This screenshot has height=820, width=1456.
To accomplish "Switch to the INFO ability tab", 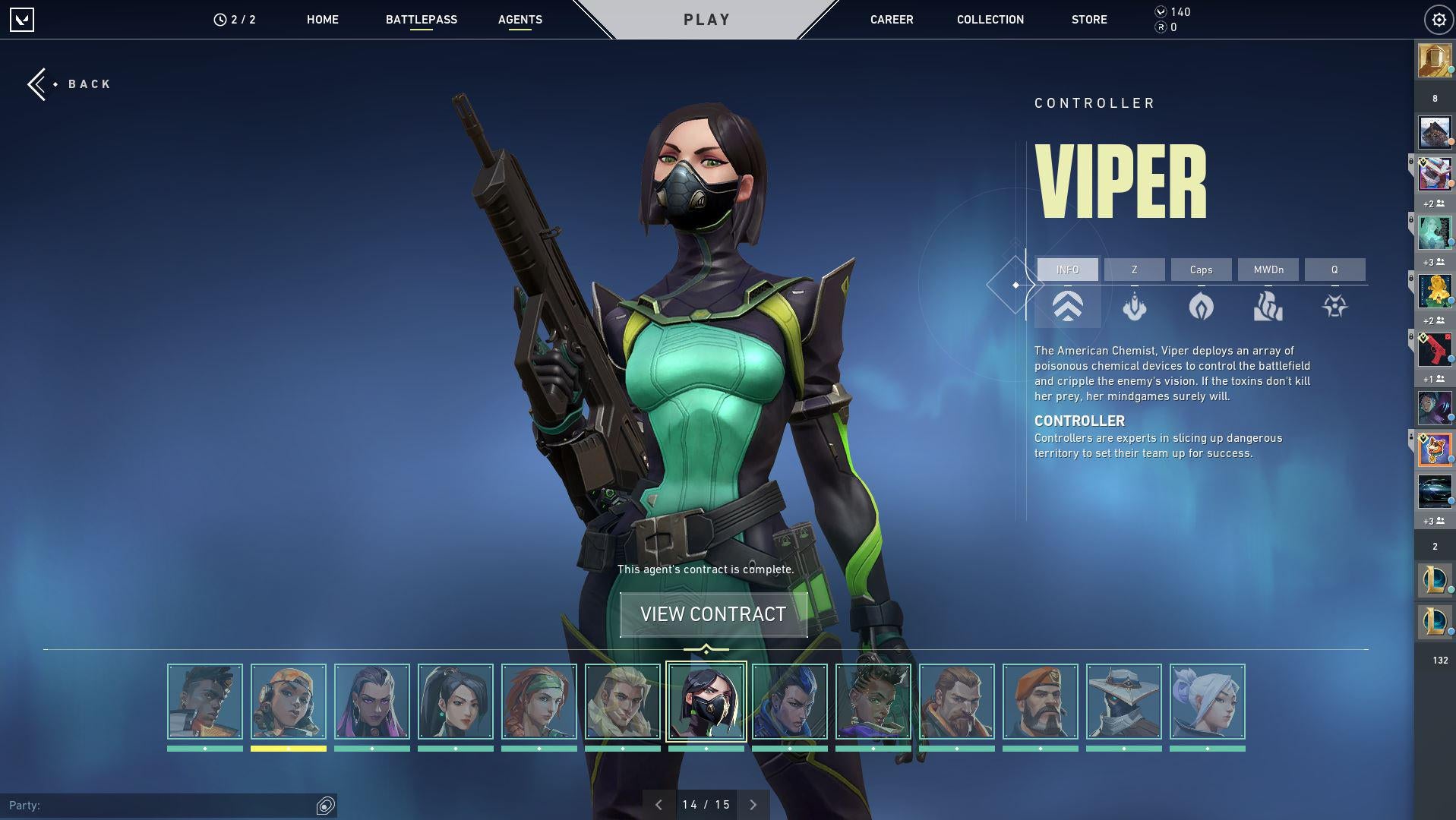I will [x=1067, y=270].
